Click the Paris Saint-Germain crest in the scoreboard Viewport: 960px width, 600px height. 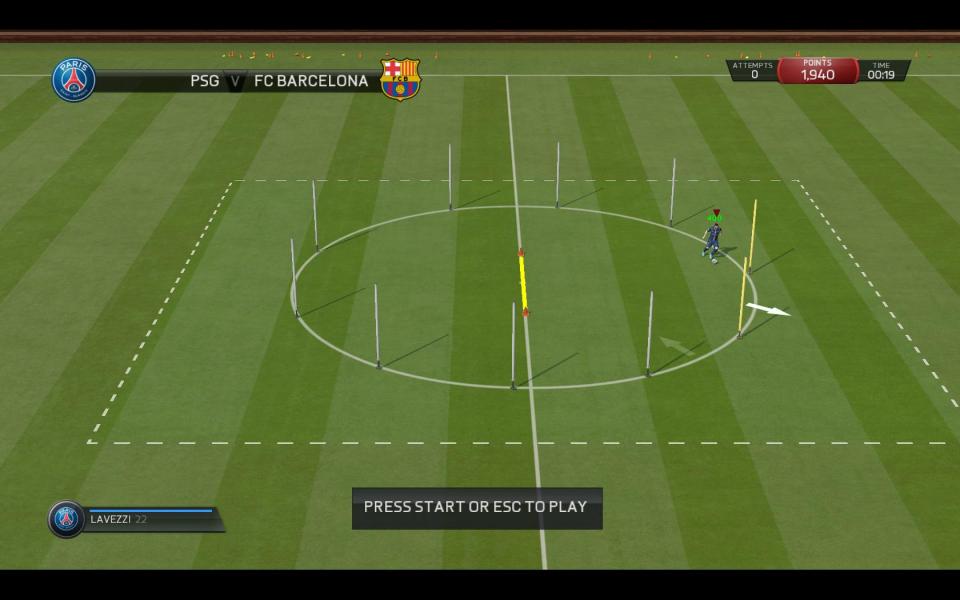click(74, 80)
